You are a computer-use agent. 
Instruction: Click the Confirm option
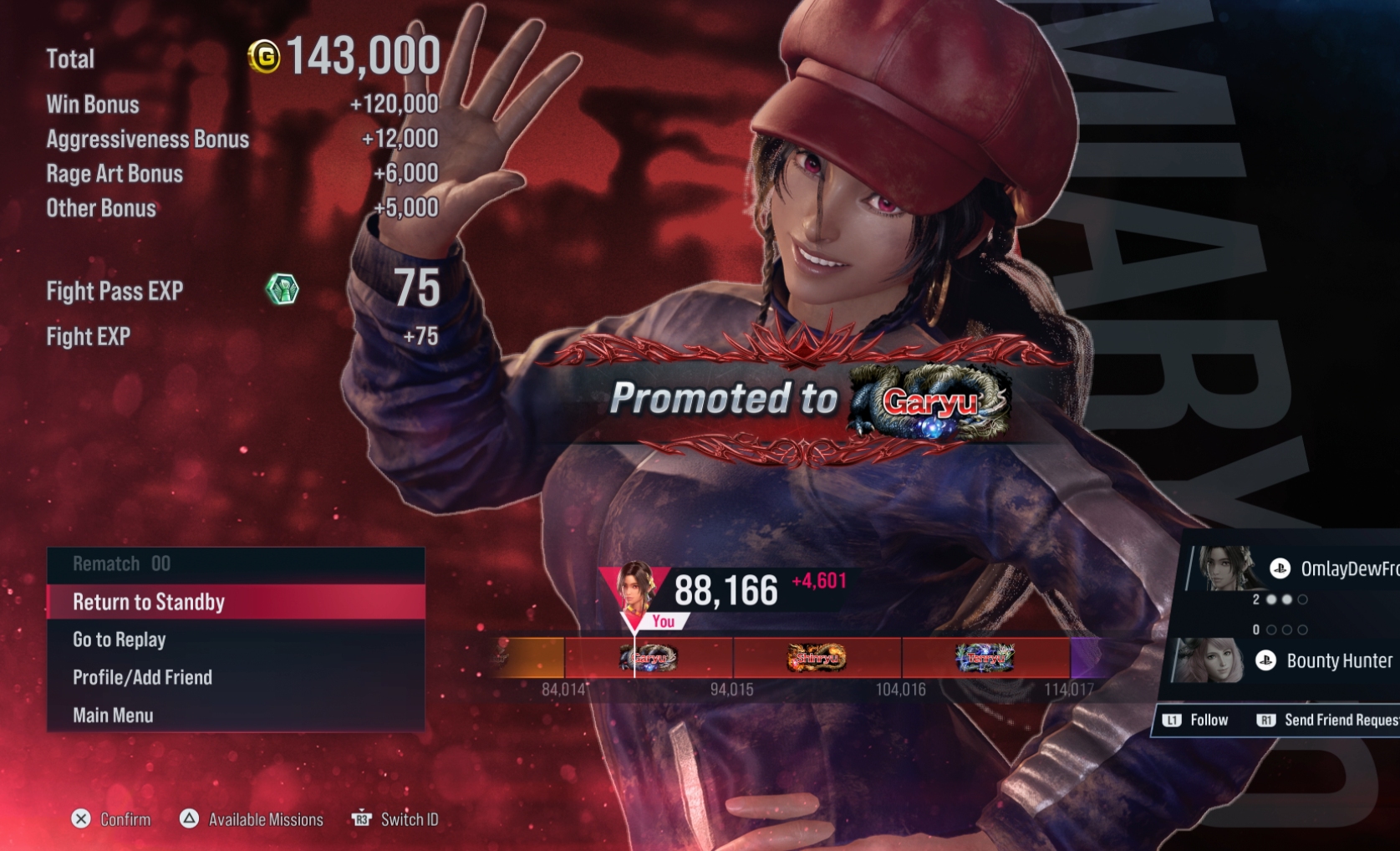pos(112,819)
